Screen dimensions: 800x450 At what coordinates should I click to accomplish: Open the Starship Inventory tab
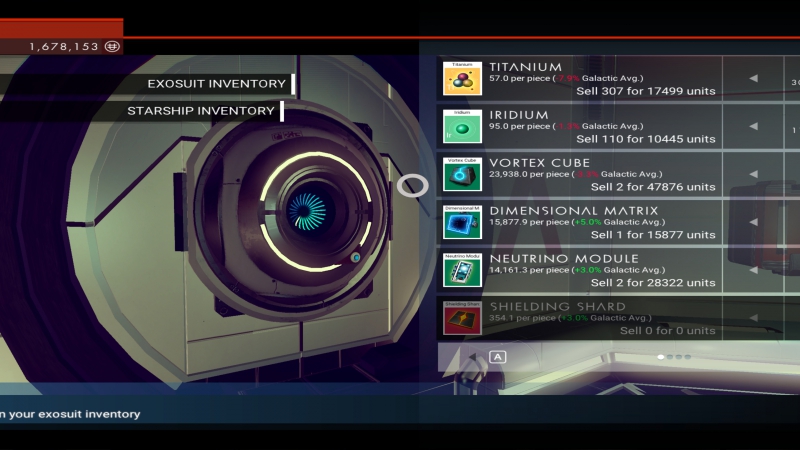point(200,111)
